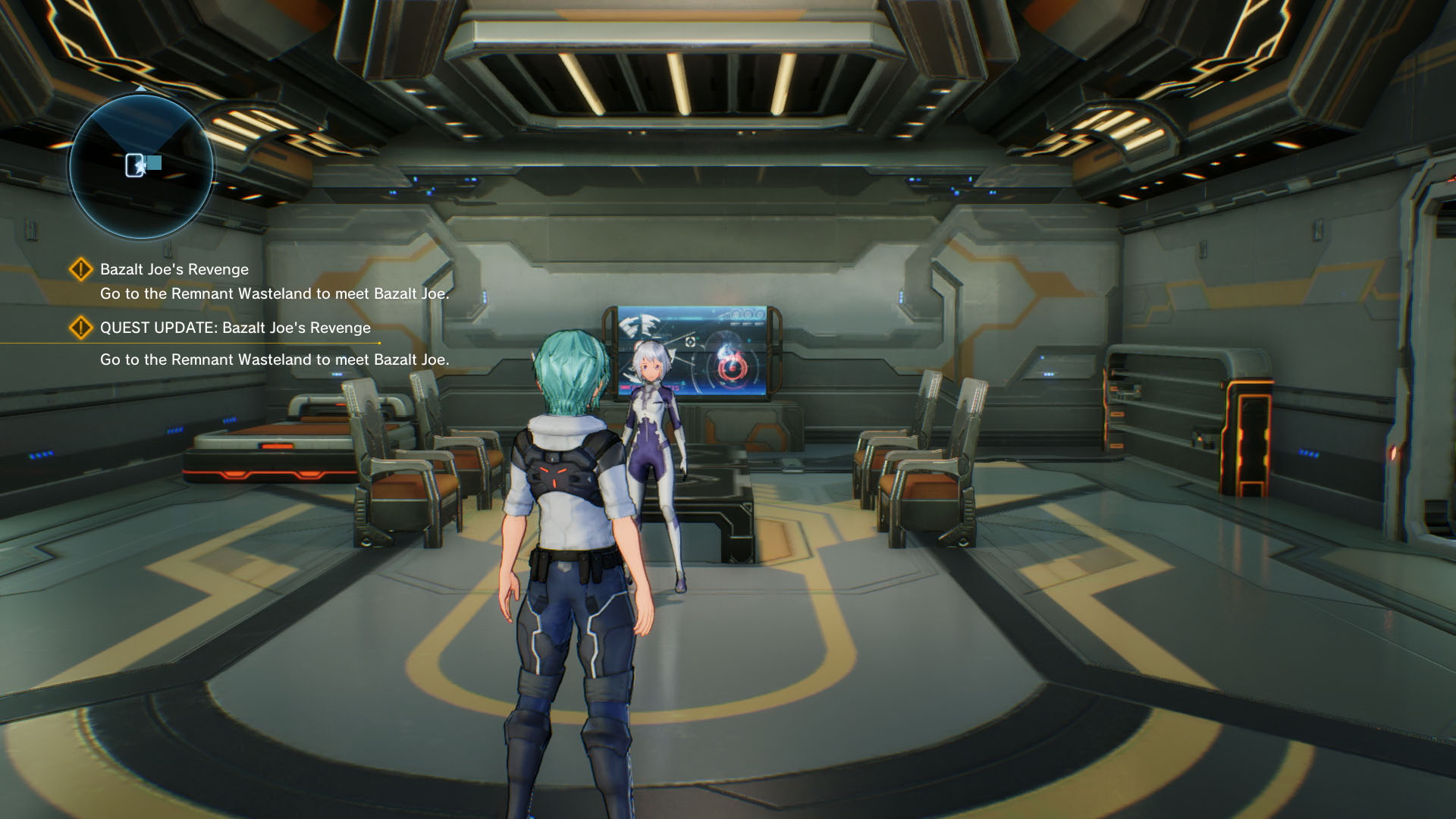Select the compass needle at the minimap's top edge

pyautogui.click(x=140, y=89)
